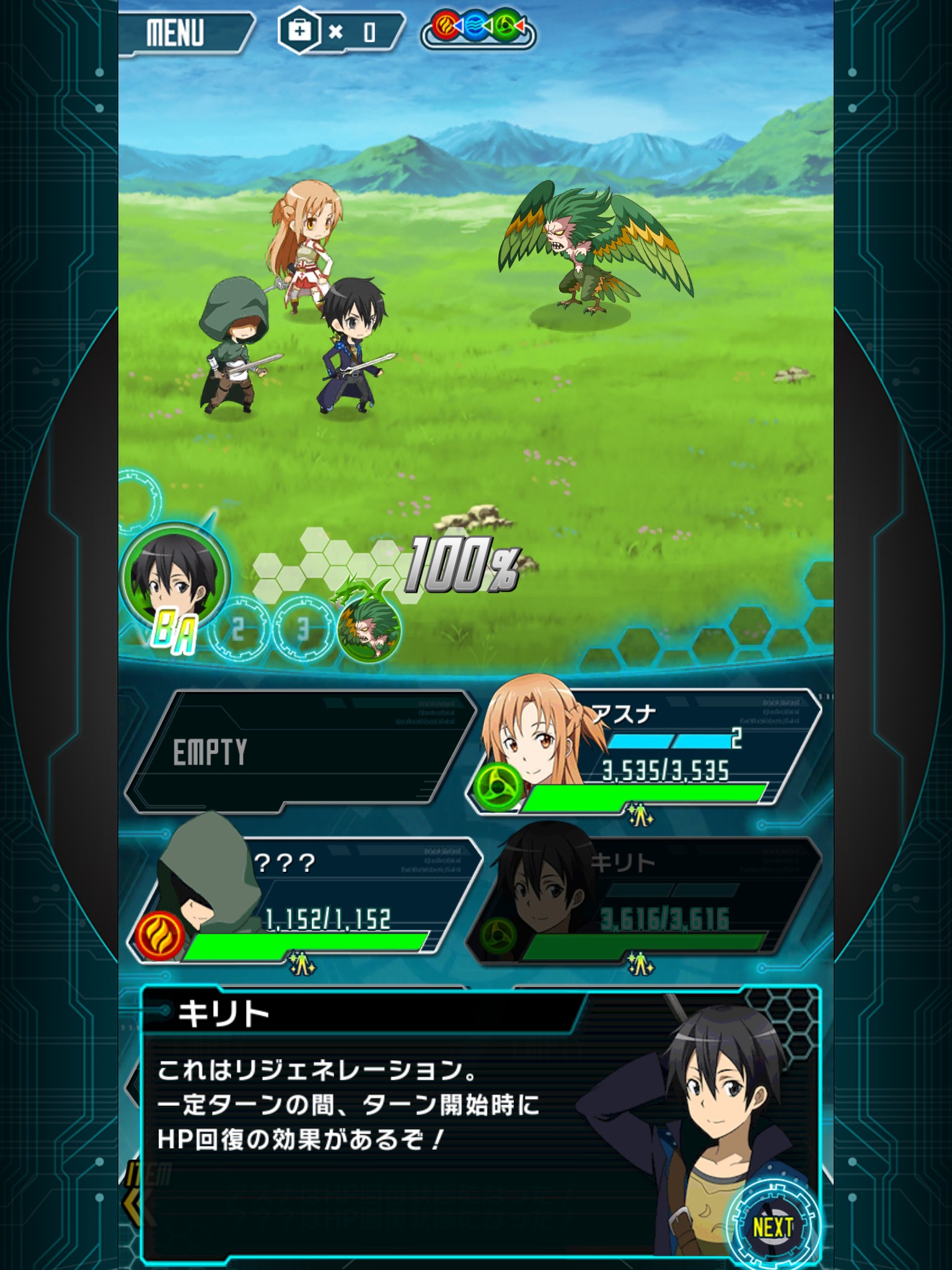
Task: Select Asuna's party panel
Action: [645, 750]
